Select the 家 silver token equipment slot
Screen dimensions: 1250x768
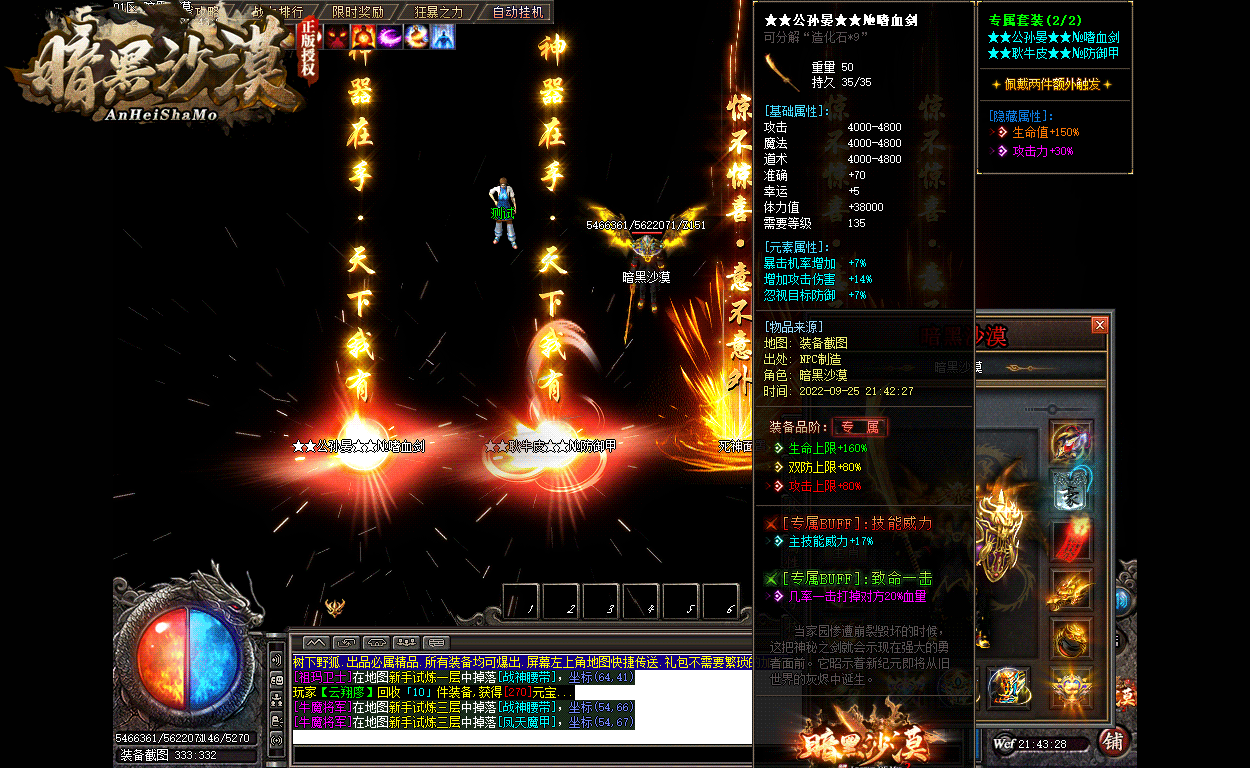pos(1071,491)
